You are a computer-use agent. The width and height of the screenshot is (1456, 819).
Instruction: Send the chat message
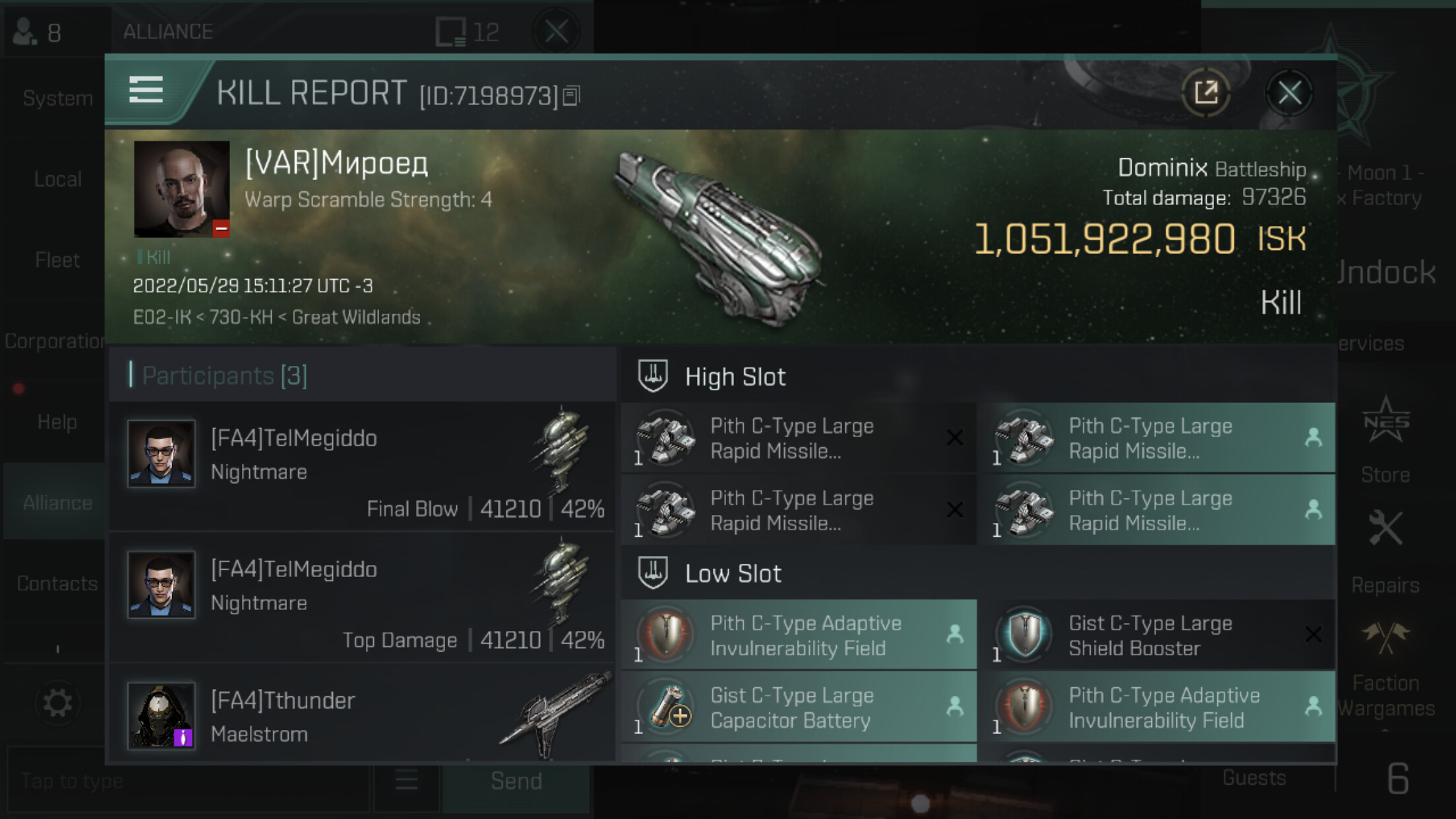516,781
